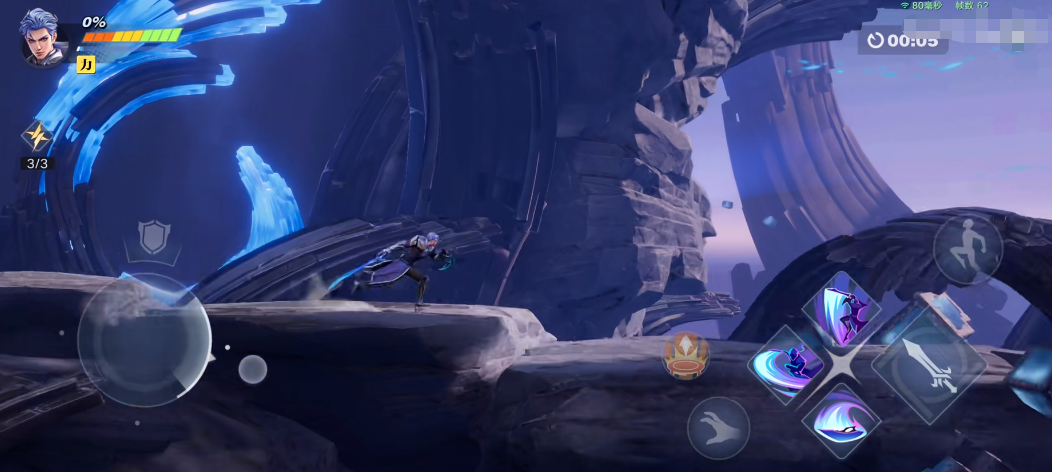Trigger the downward wave slash skill

point(840,419)
